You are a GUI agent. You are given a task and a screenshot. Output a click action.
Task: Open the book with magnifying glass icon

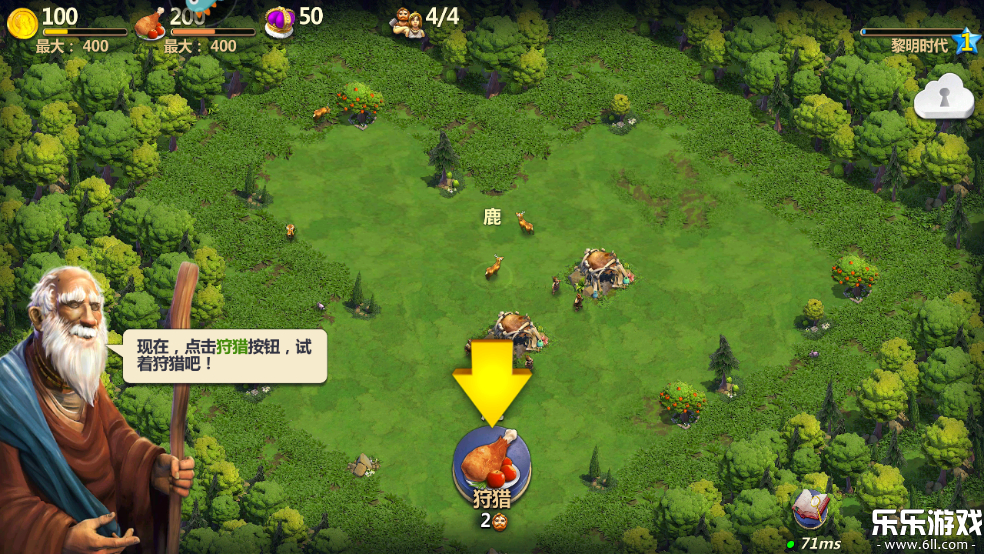click(812, 510)
